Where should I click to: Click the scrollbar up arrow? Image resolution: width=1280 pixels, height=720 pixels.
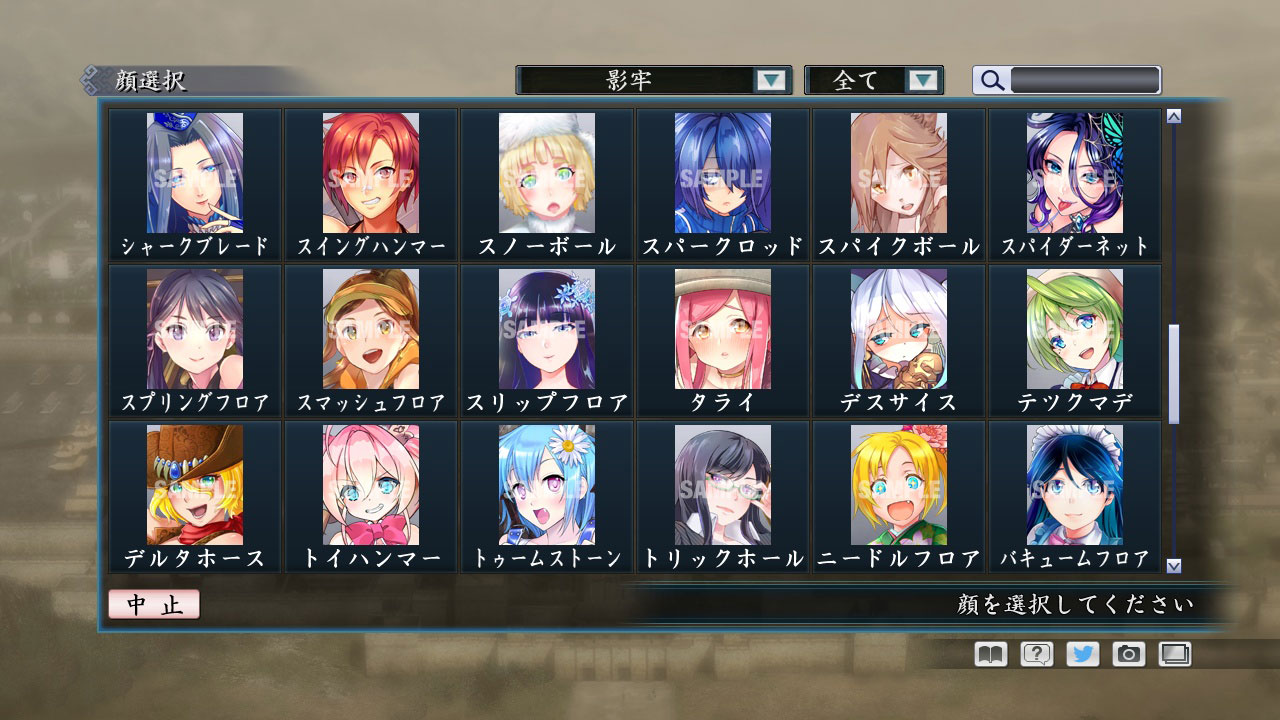point(1173,116)
